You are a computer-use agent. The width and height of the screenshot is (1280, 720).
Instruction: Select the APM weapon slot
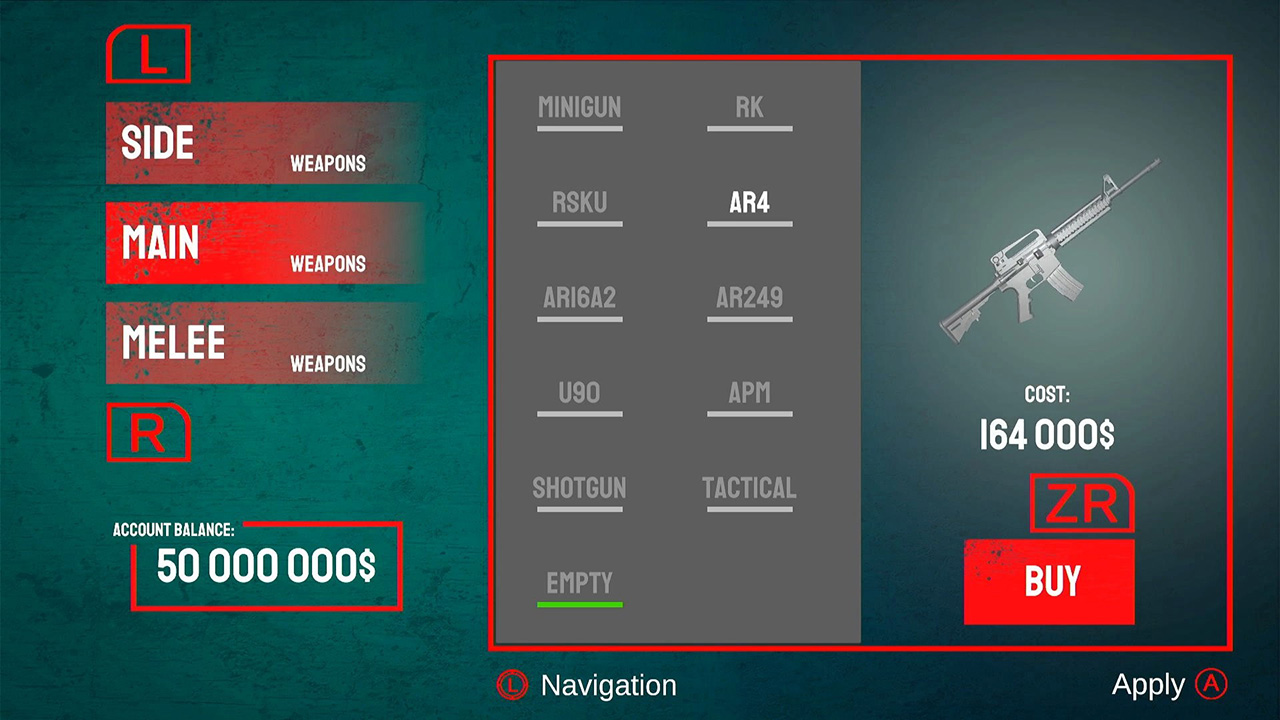tap(749, 393)
